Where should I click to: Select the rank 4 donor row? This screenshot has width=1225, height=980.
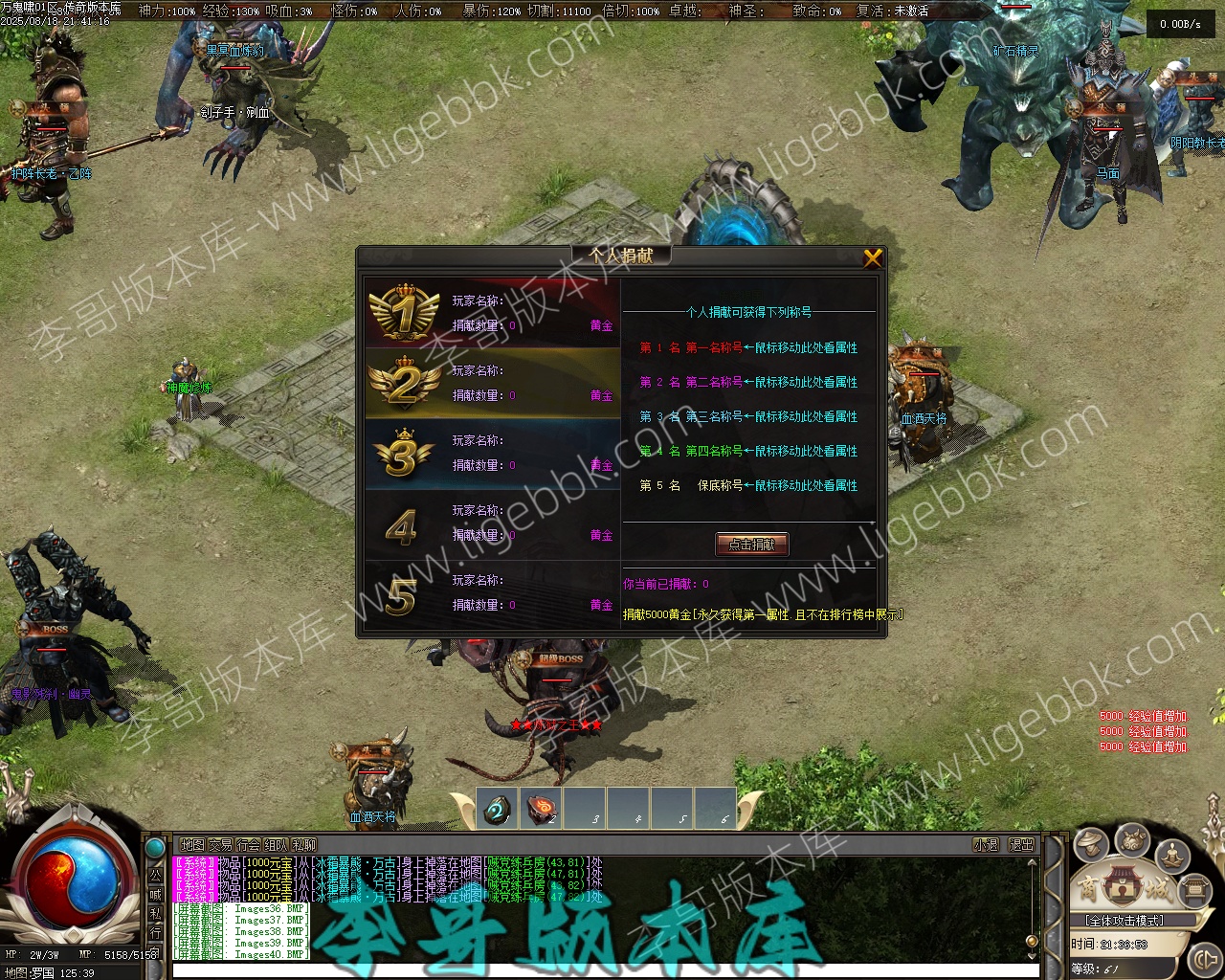tap(492, 523)
